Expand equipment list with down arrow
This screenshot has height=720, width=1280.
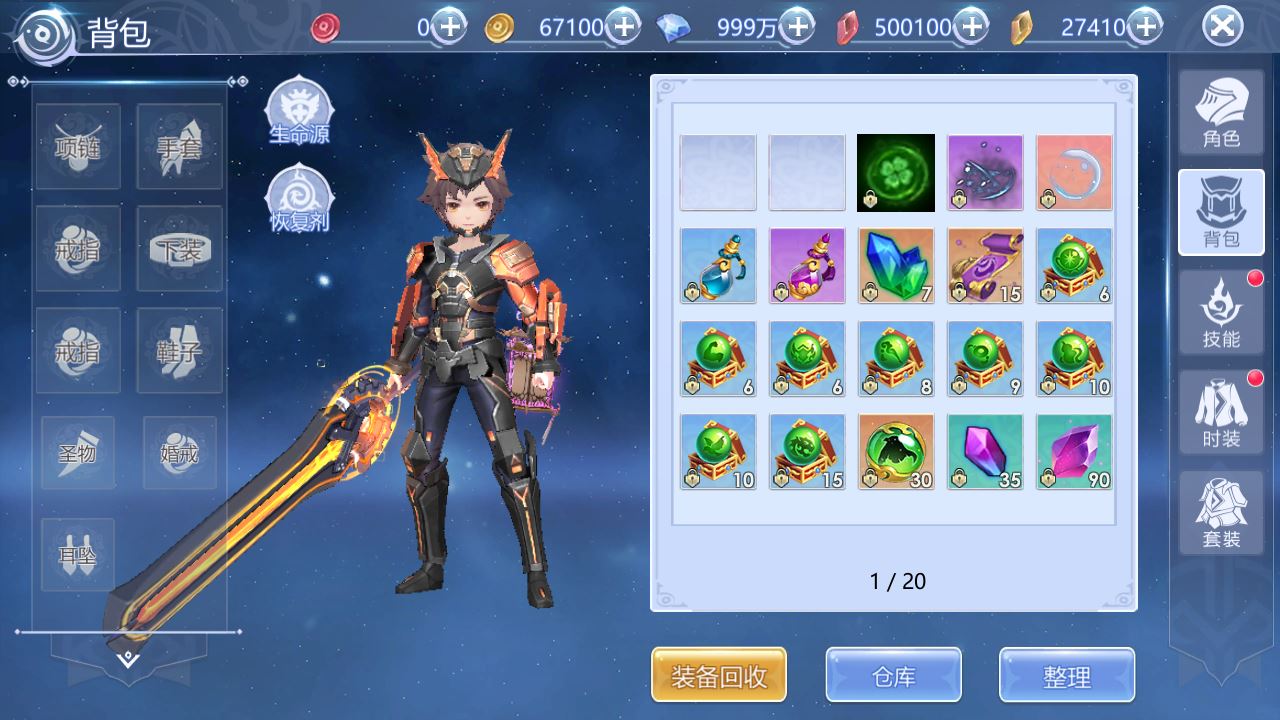tap(128, 660)
